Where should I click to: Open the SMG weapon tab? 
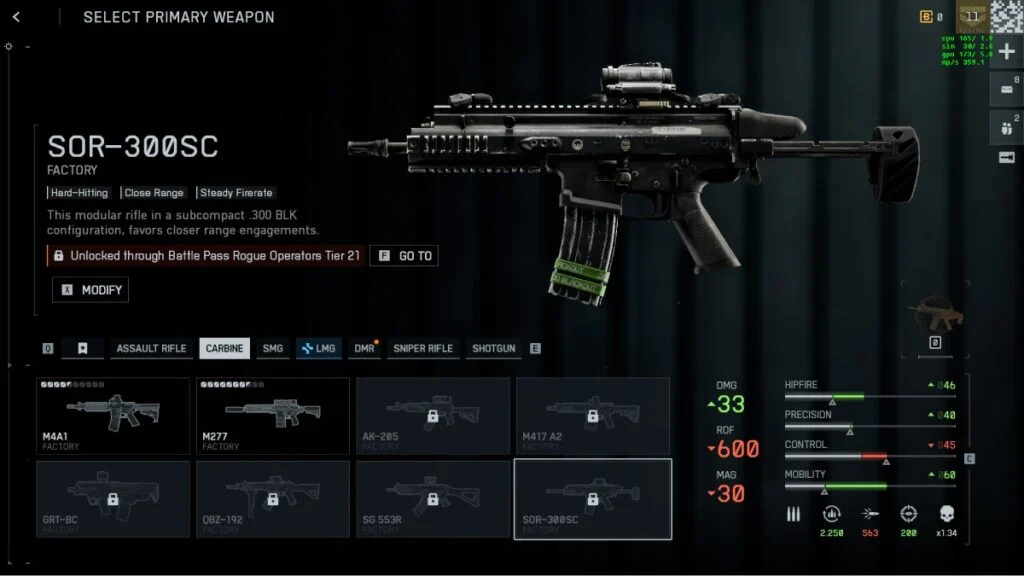[272, 348]
